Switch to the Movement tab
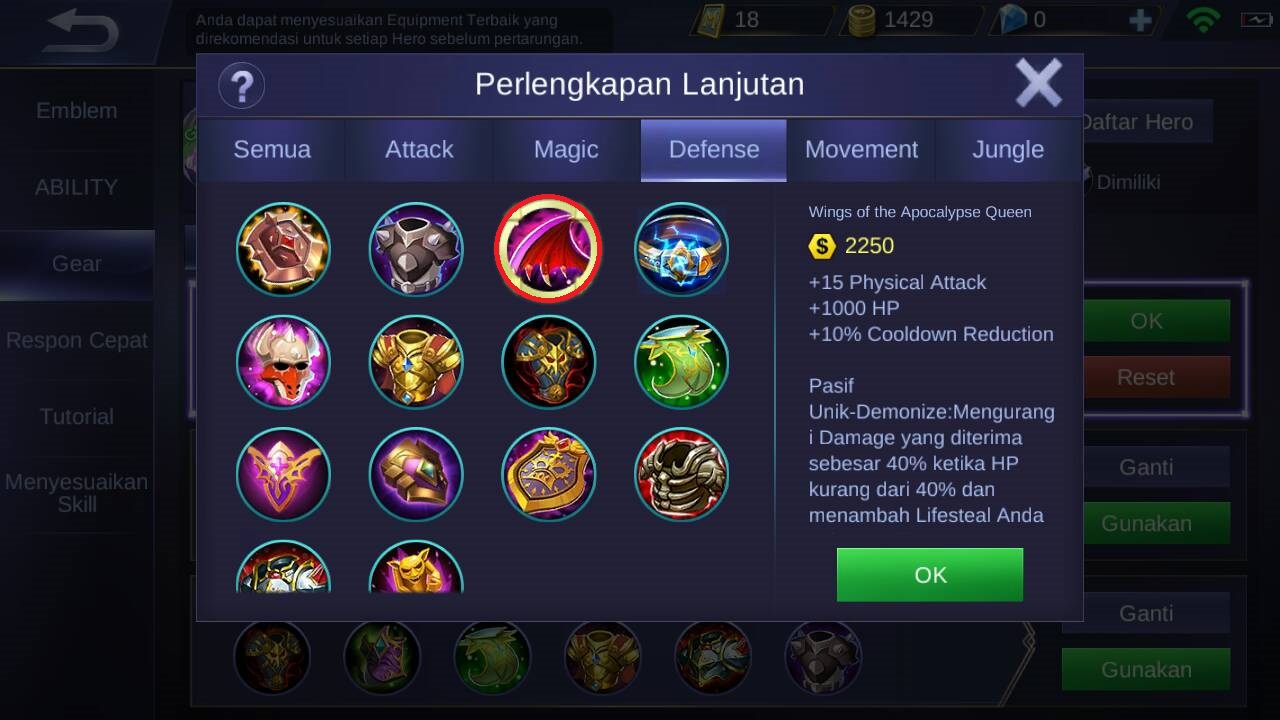This screenshot has width=1280, height=720. point(861,150)
